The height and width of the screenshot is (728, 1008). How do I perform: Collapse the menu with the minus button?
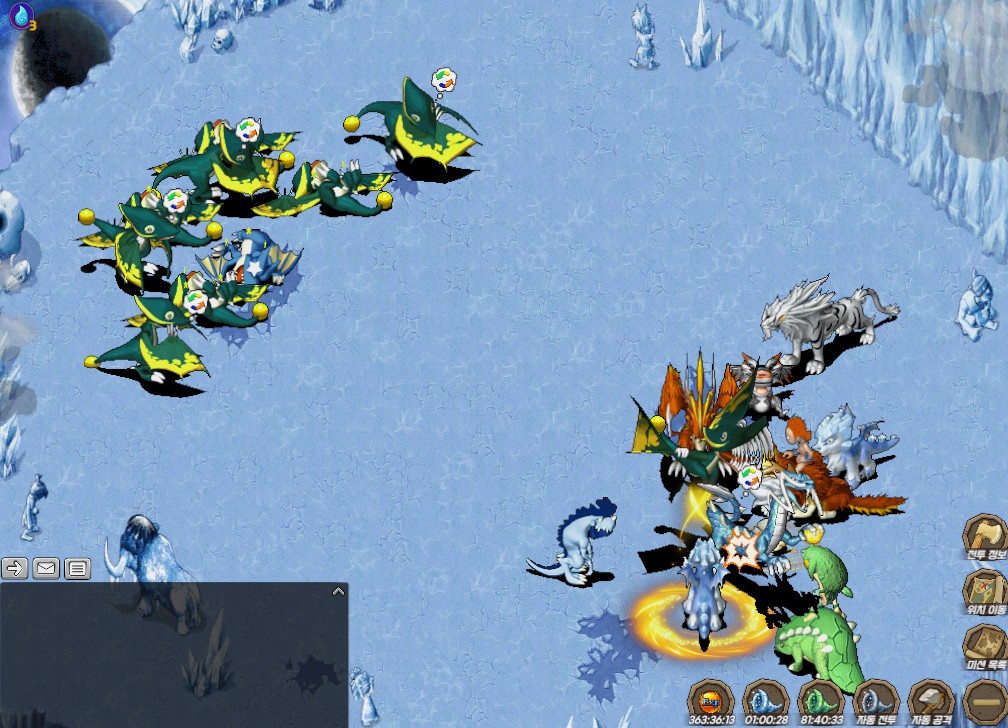click(x=984, y=701)
